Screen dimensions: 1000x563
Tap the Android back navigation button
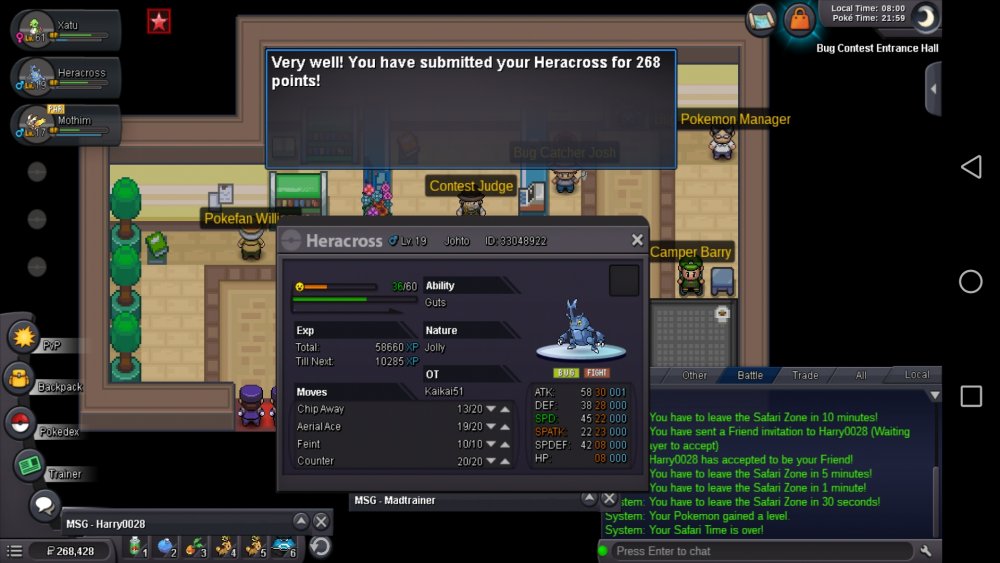tap(970, 167)
